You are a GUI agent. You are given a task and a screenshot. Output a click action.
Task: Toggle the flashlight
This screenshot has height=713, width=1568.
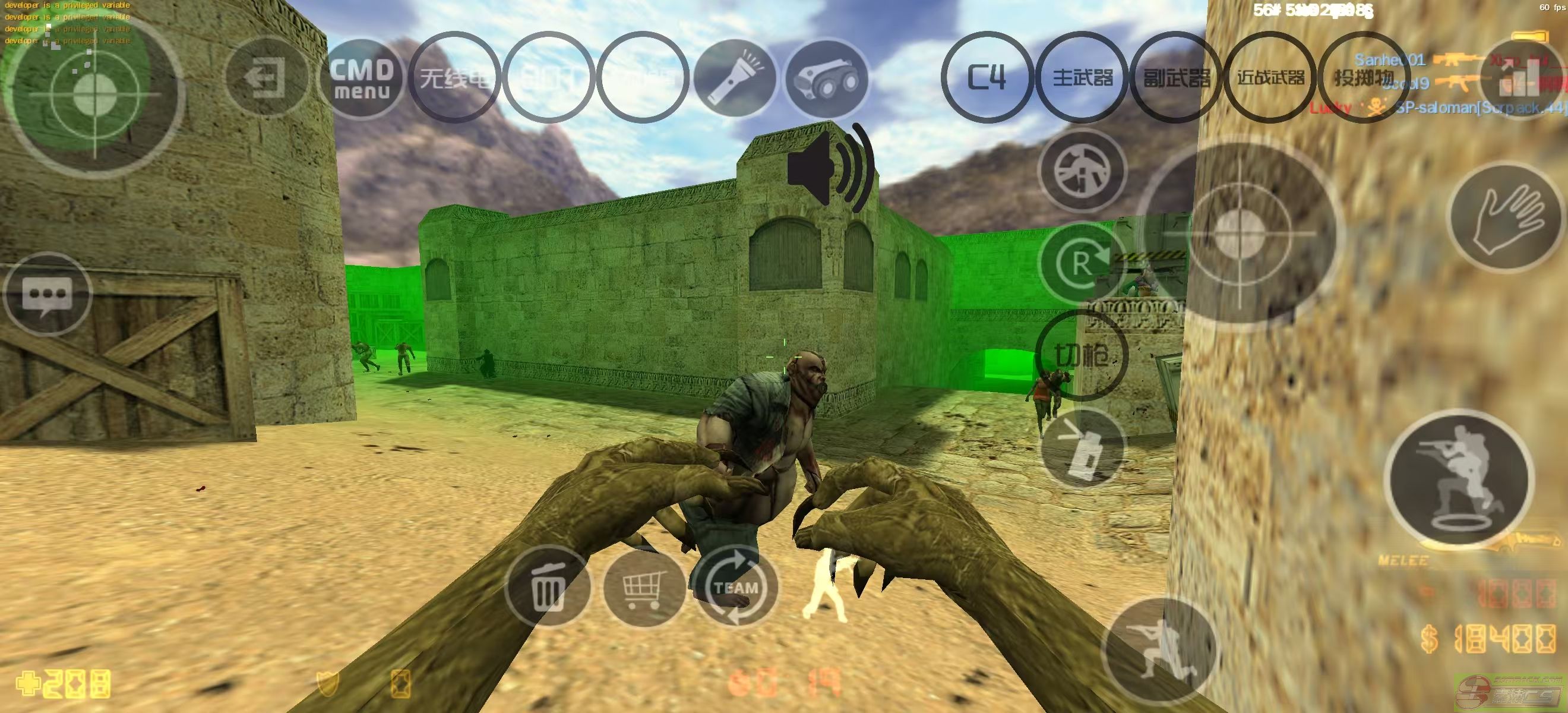click(x=735, y=78)
